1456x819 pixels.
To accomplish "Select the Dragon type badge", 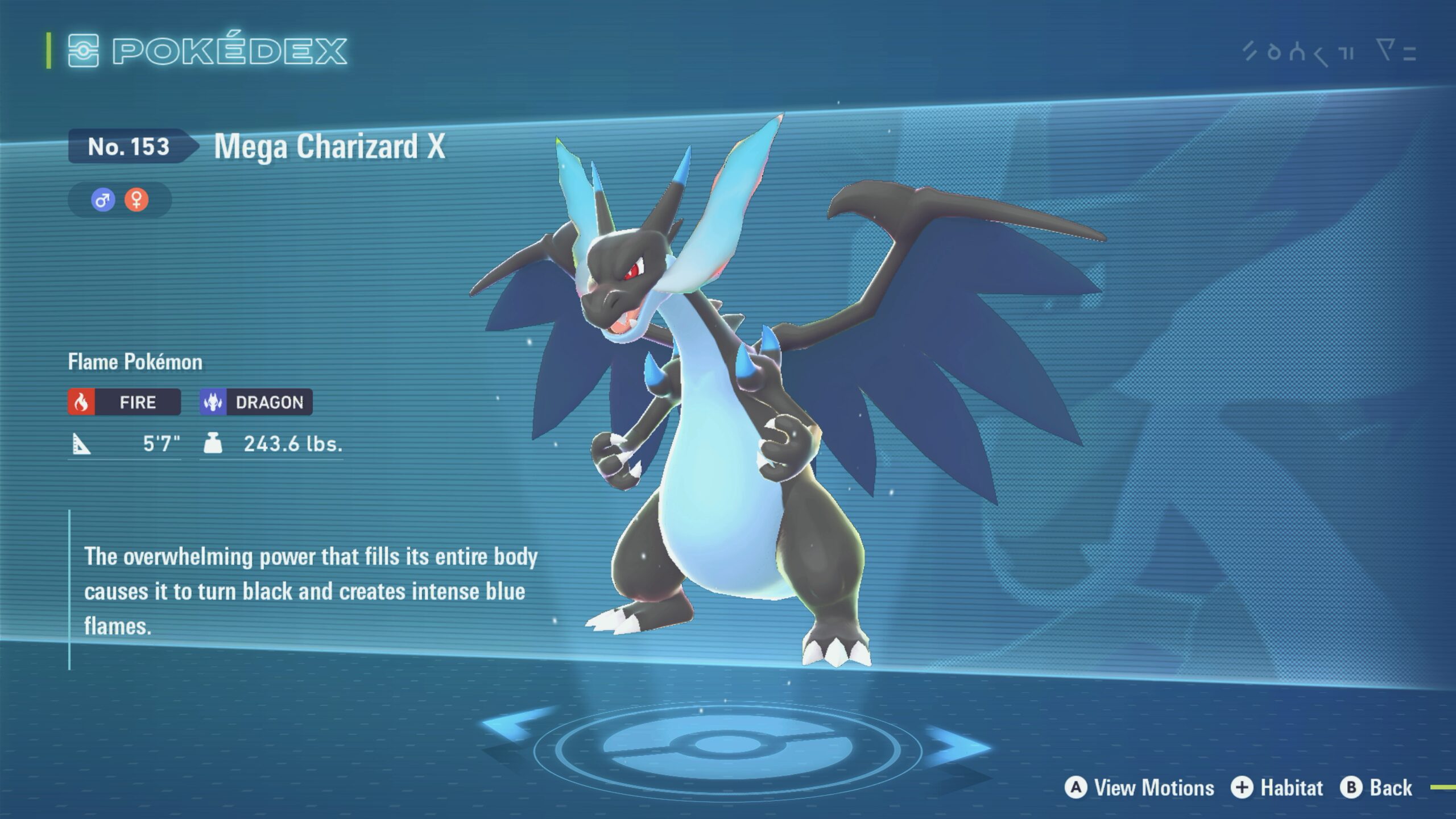I will click(256, 402).
